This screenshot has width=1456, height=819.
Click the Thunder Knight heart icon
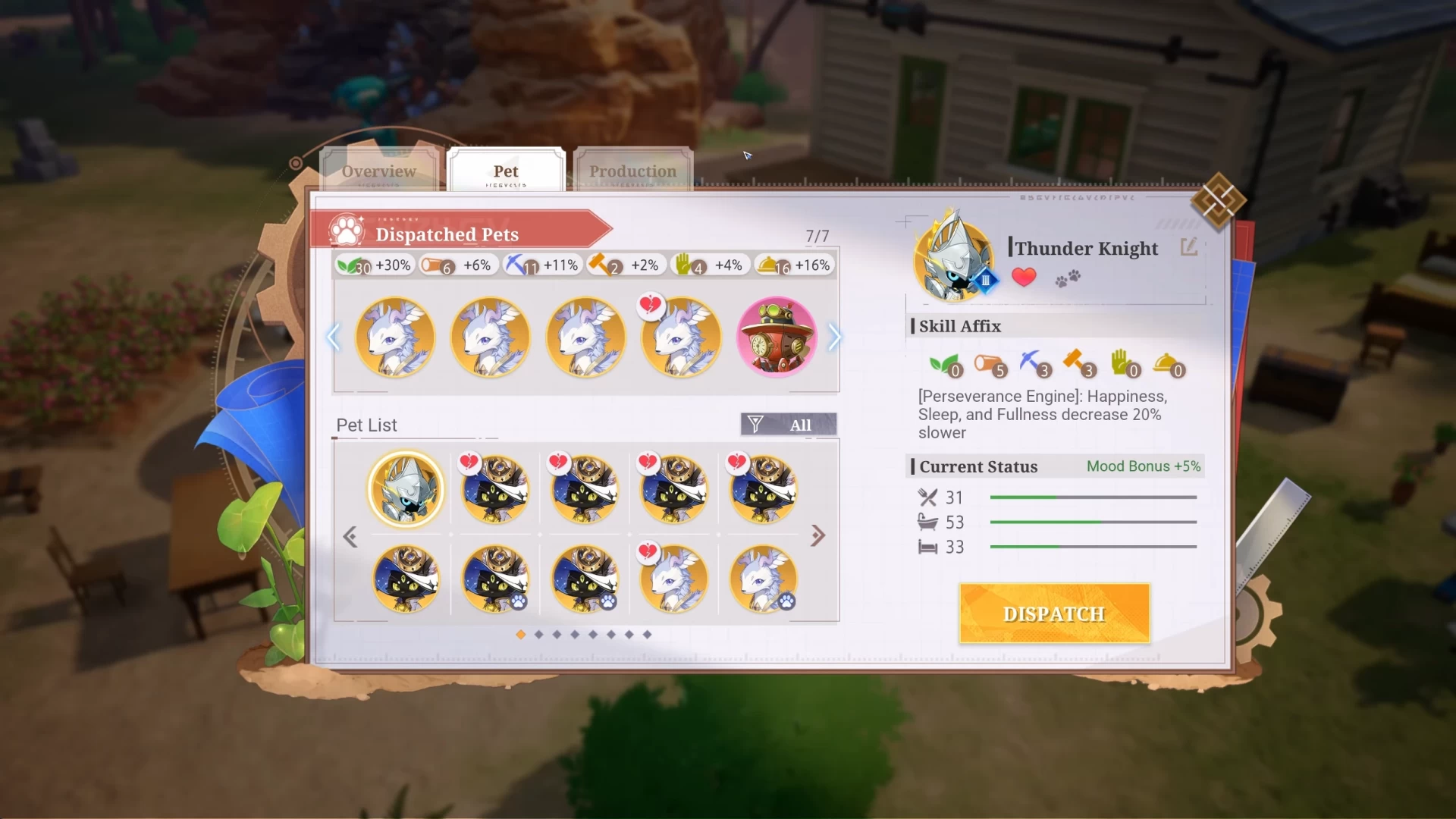[1024, 278]
